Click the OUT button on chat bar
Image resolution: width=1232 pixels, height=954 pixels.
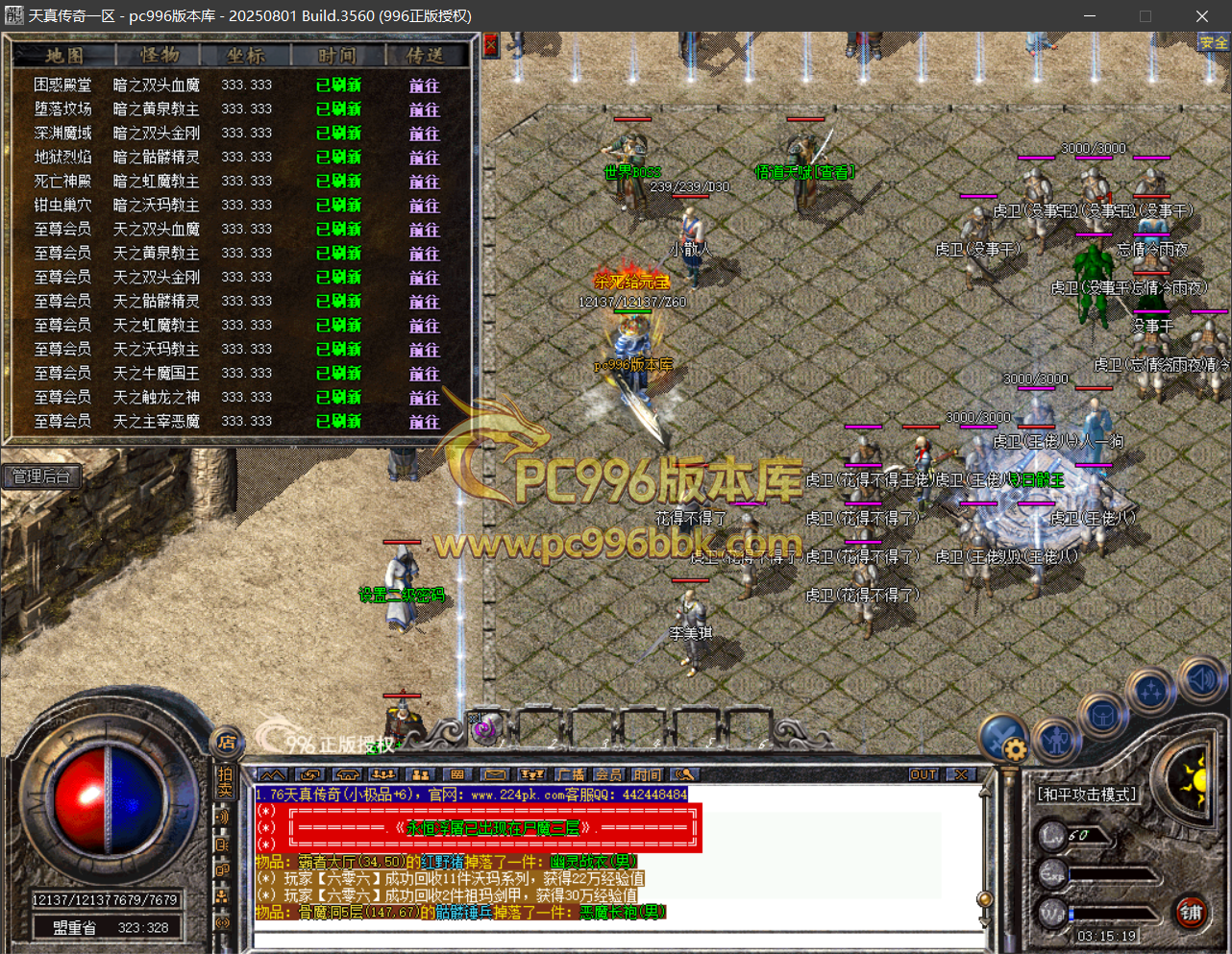923,774
